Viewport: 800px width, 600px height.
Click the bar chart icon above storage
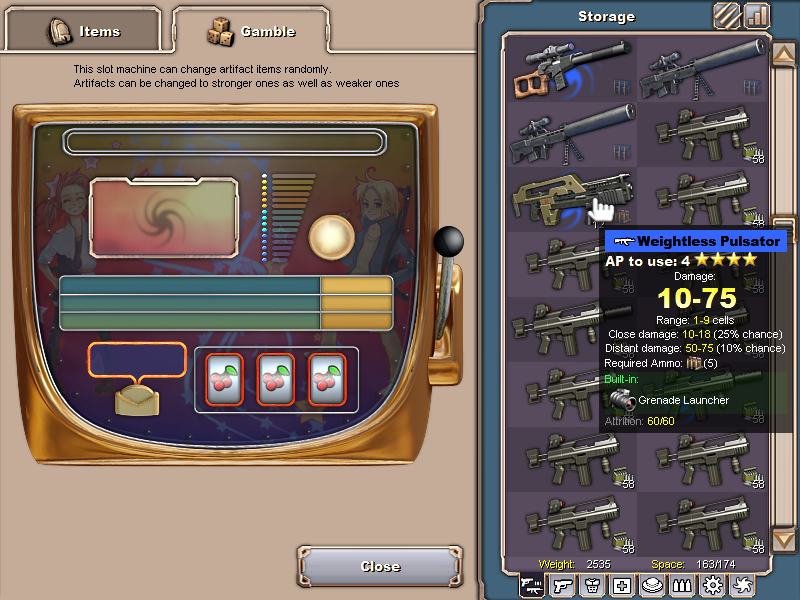pyautogui.click(x=757, y=16)
